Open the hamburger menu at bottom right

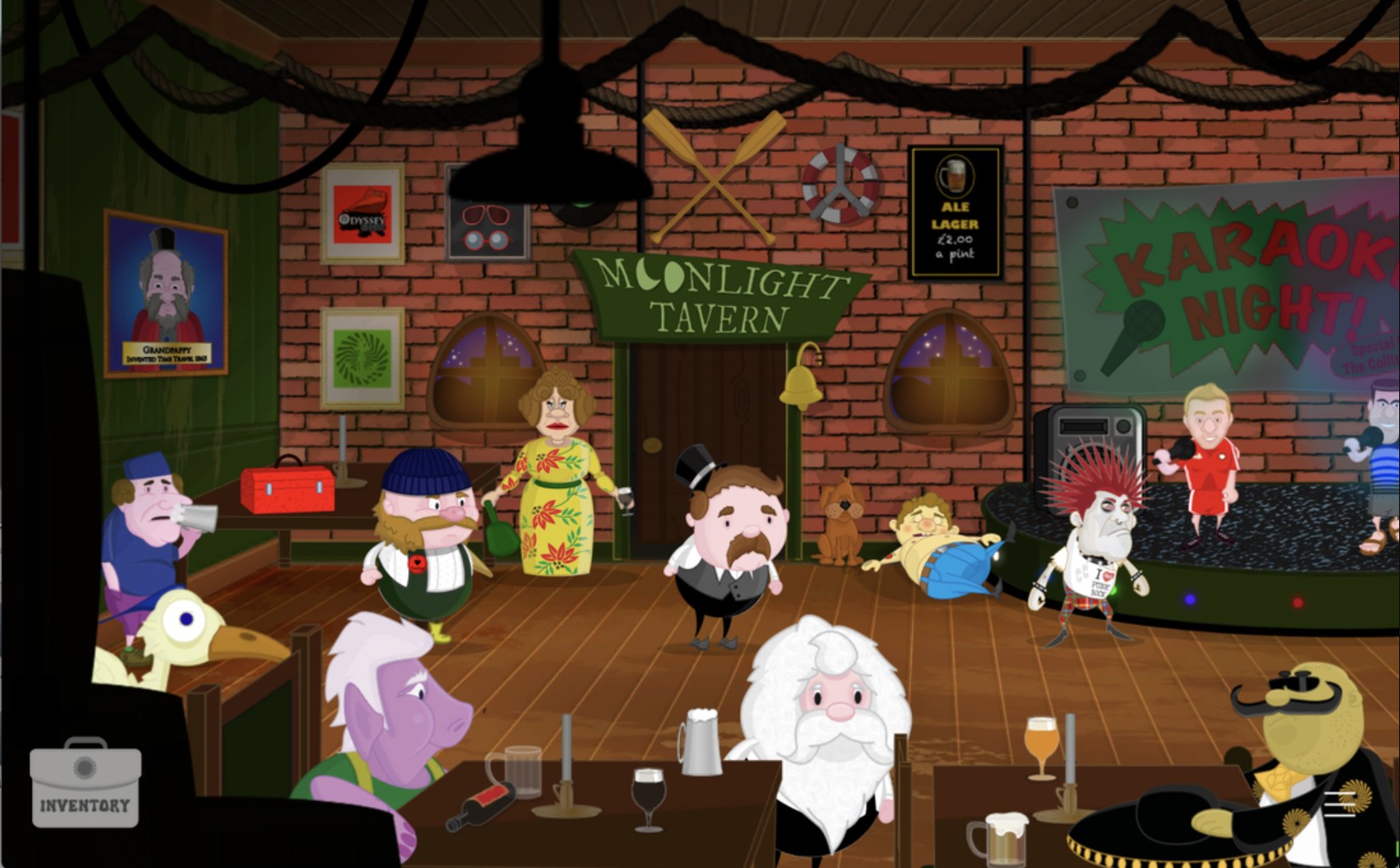(1340, 803)
